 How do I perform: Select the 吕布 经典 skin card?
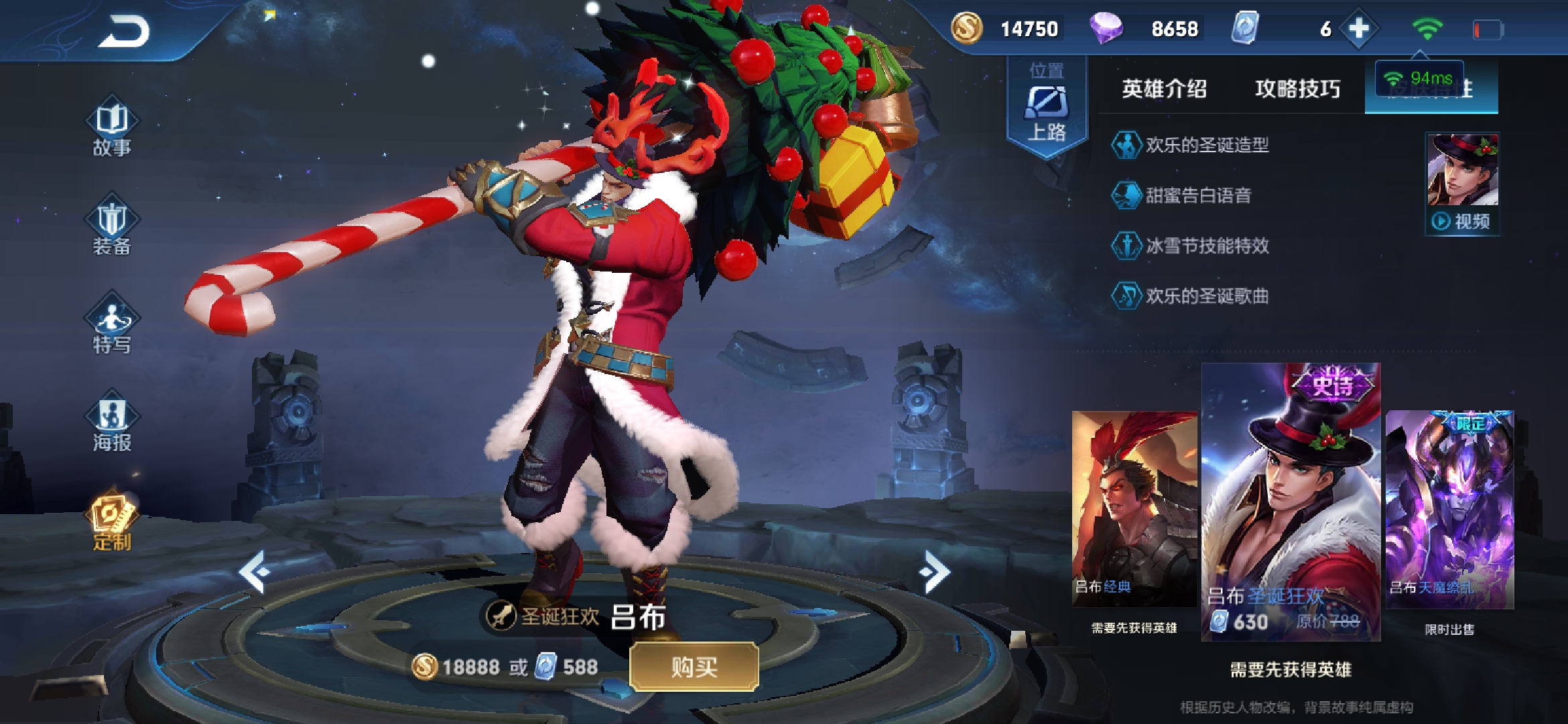click(x=1134, y=509)
